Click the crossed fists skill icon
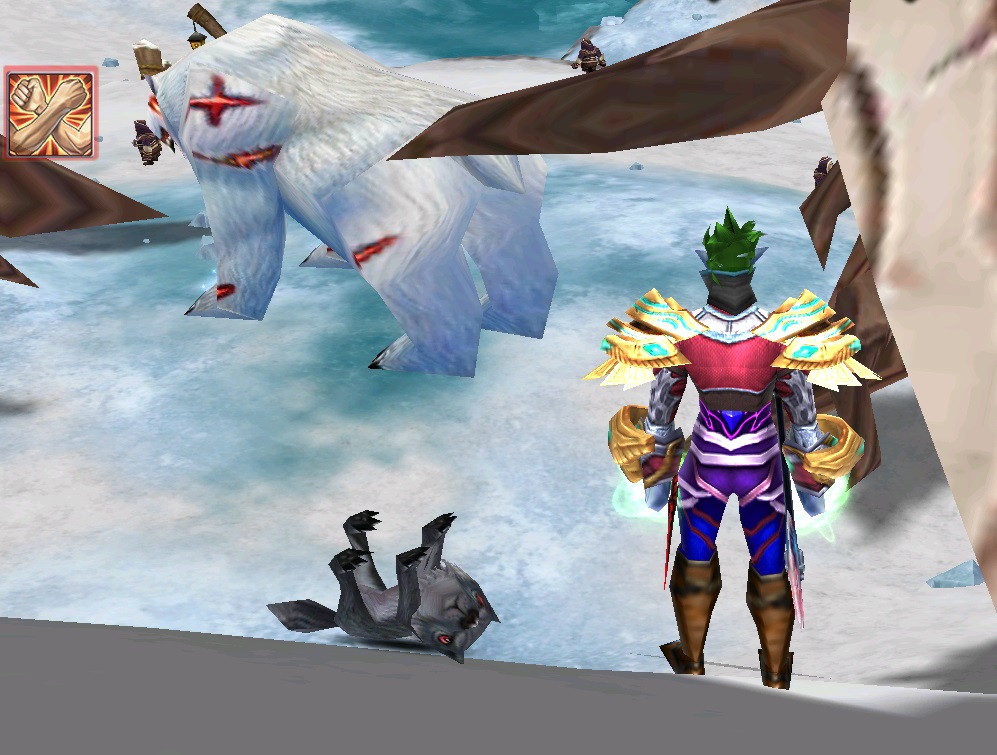 pyautogui.click(x=50, y=113)
